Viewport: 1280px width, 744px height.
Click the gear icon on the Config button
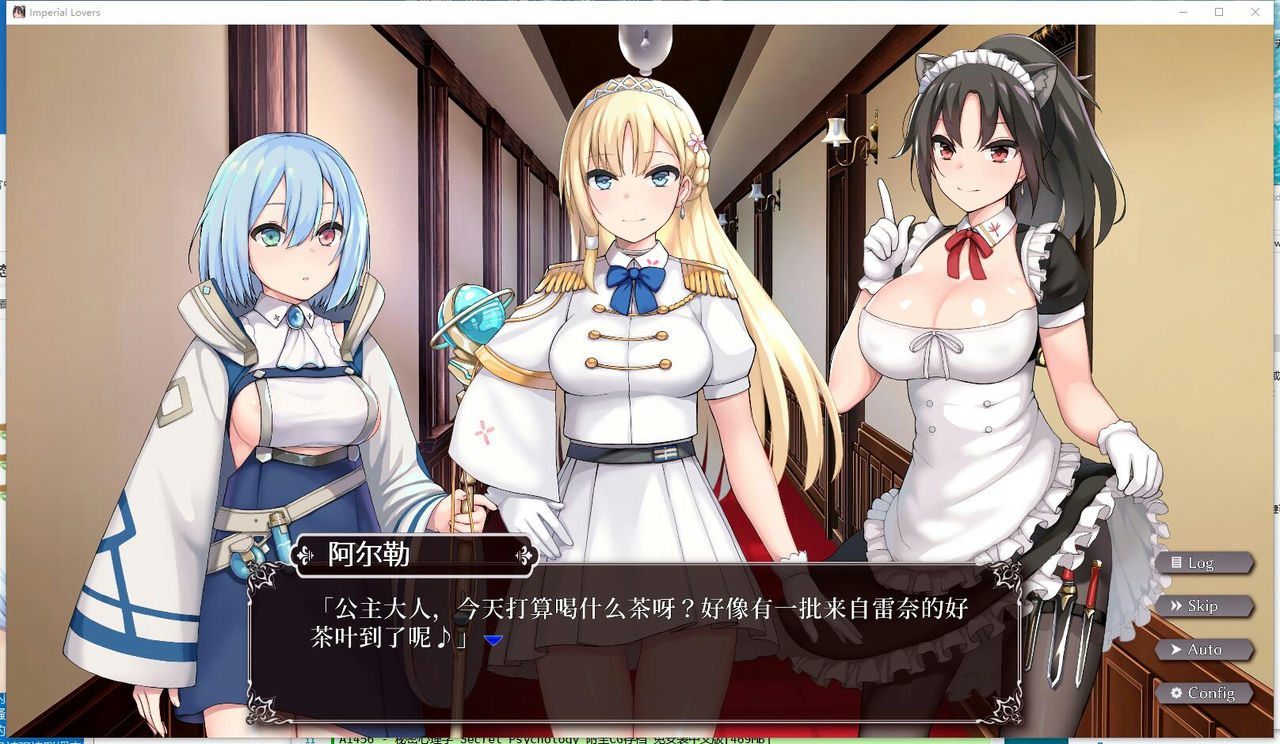[x=1177, y=693]
